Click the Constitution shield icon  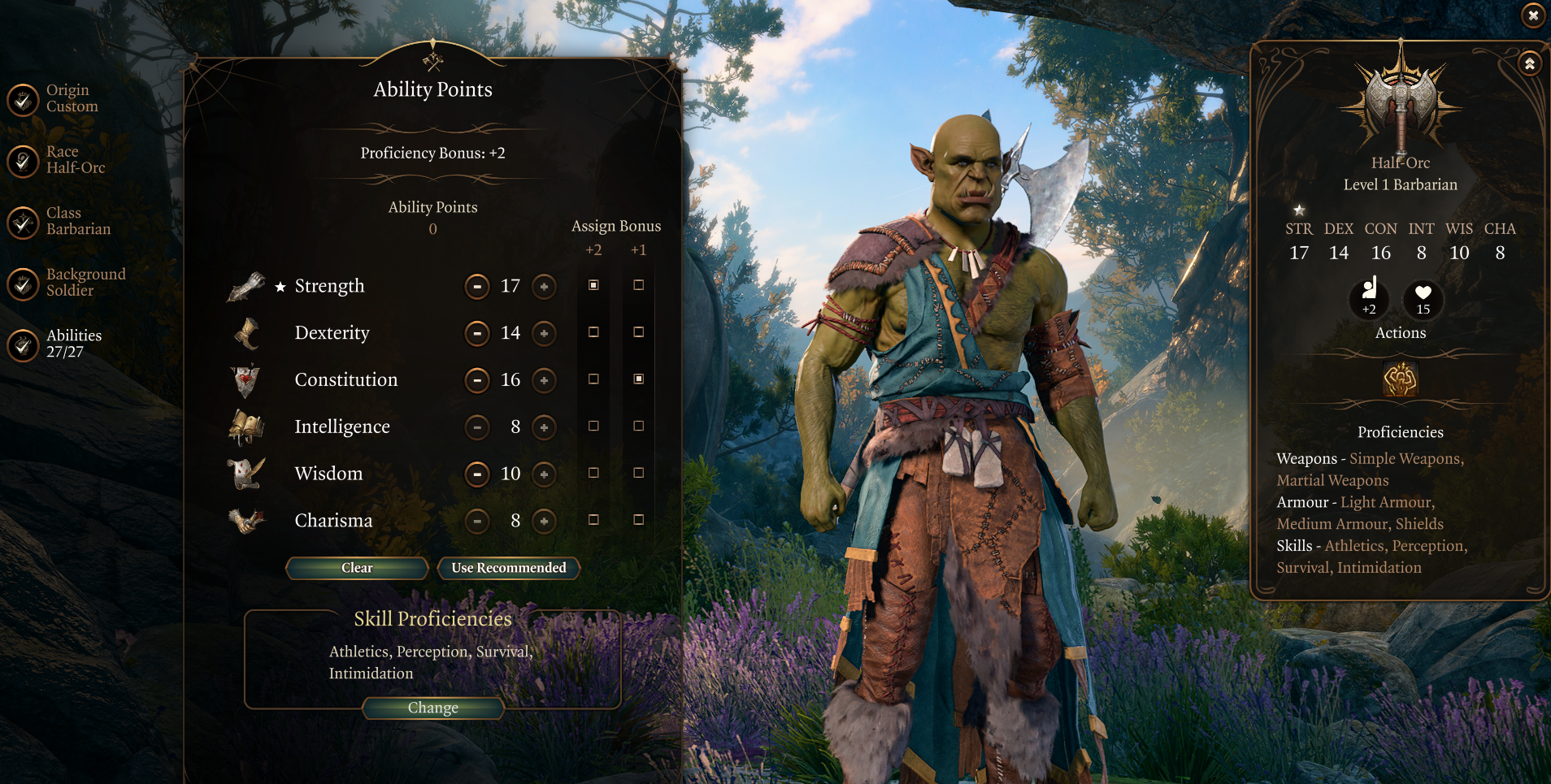click(246, 379)
